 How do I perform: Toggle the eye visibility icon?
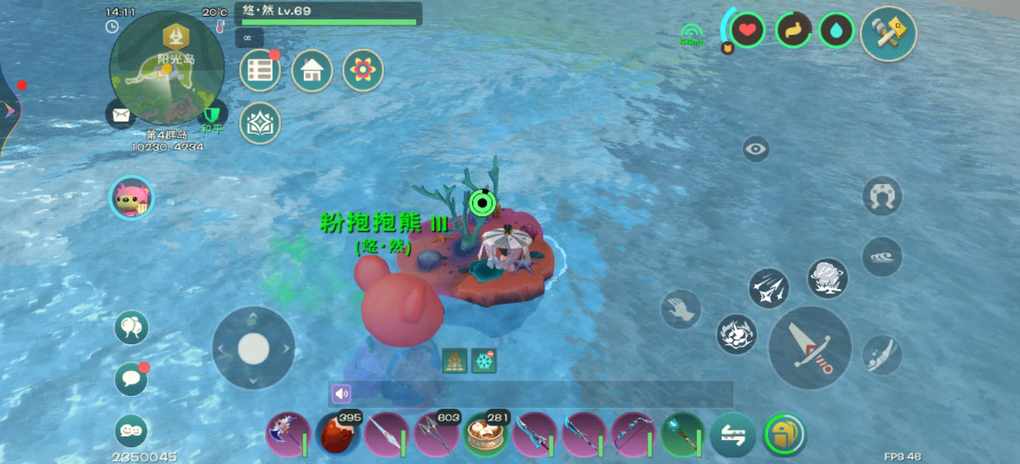(x=756, y=149)
